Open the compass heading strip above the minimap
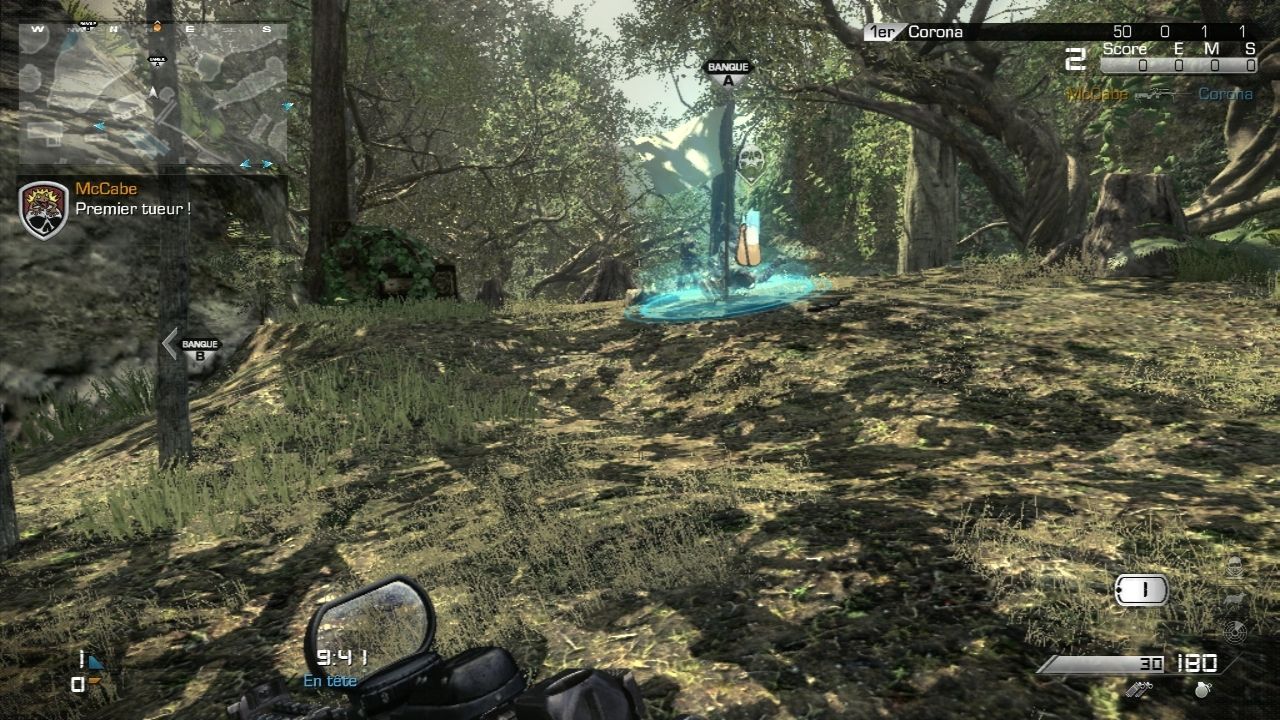1280x720 pixels. pyautogui.click(x=150, y=30)
